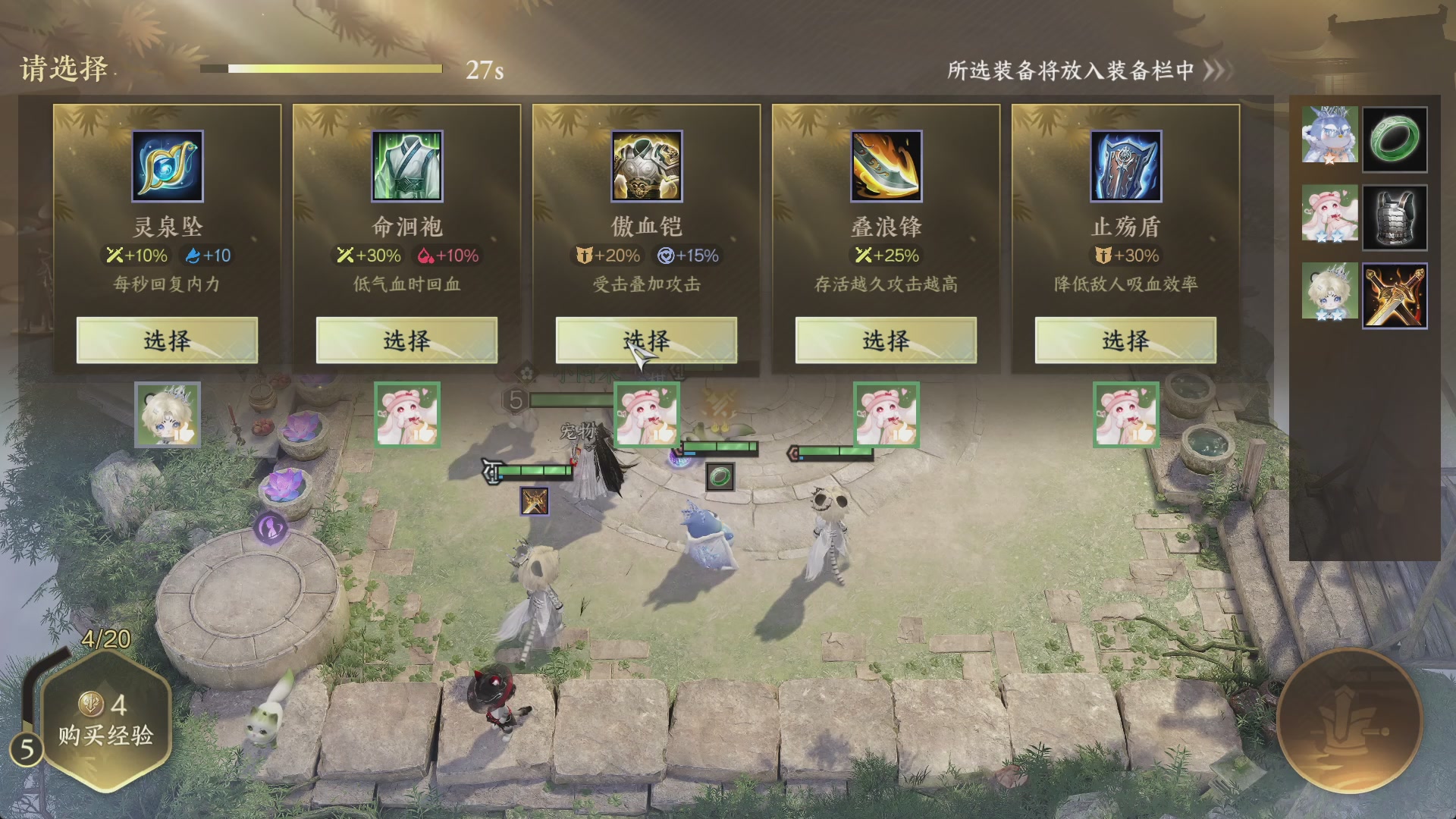The width and height of the screenshot is (1456, 819).
Task: Click the 灵泉坠 blue pendant icon
Action: coord(167,166)
